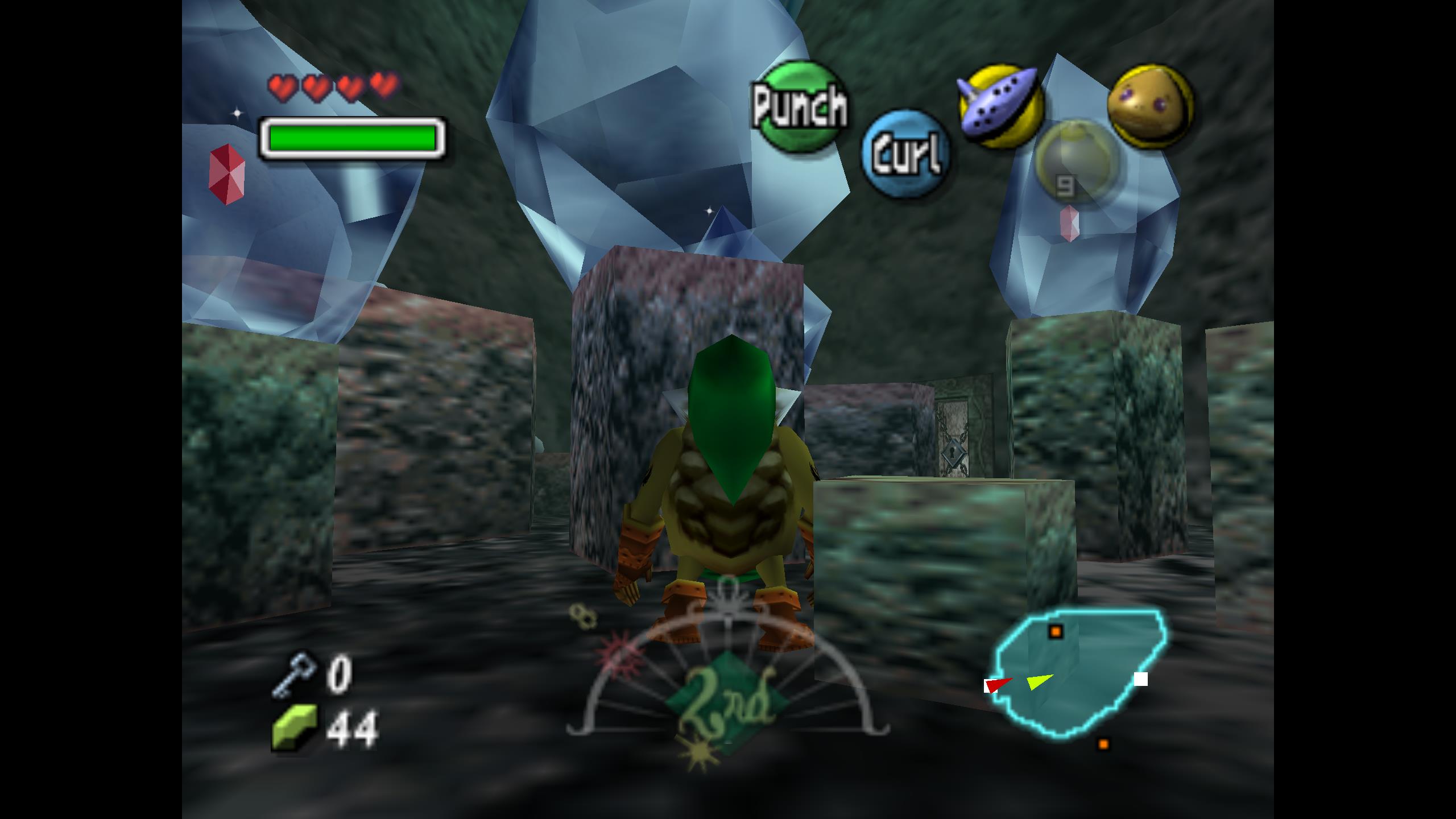Select the Goron Mask item slot
Screen dimensions: 1456x819
tap(1150, 106)
